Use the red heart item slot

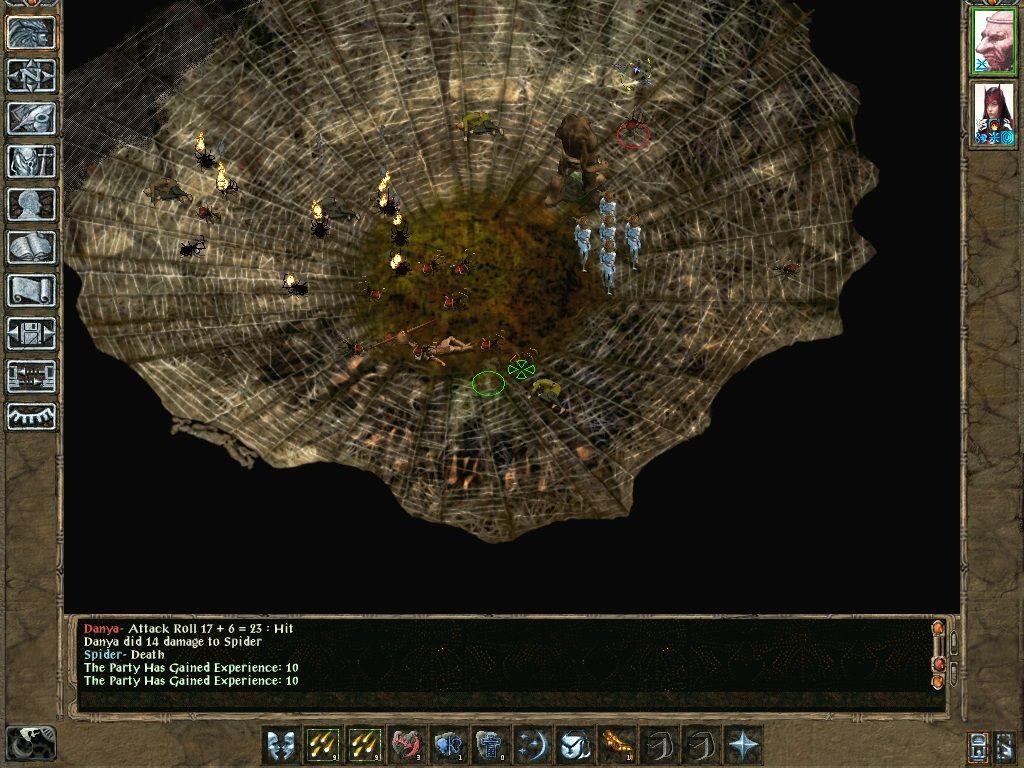(407, 745)
